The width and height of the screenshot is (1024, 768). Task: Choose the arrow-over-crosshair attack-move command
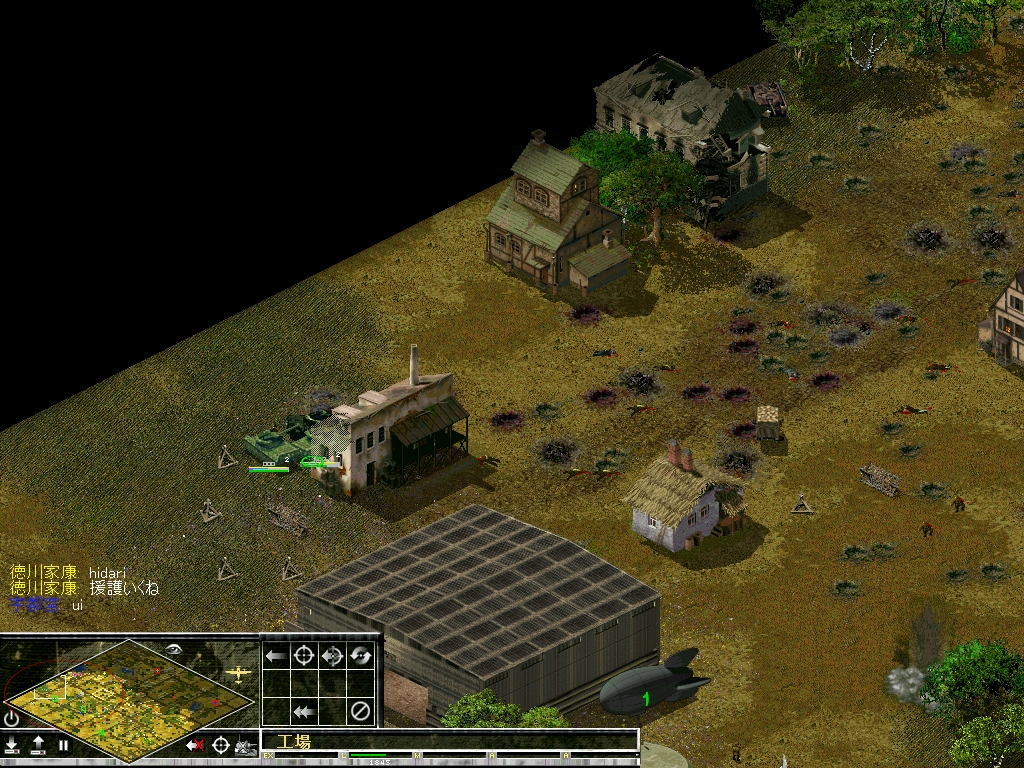[x=333, y=656]
